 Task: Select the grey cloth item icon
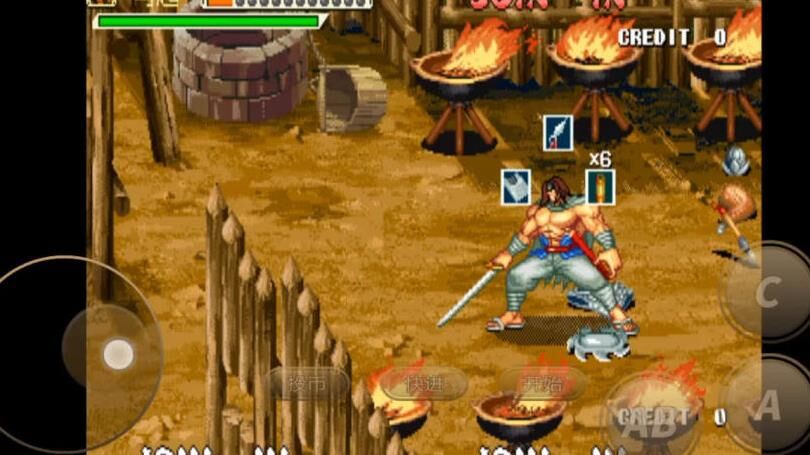(x=516, y=187)
